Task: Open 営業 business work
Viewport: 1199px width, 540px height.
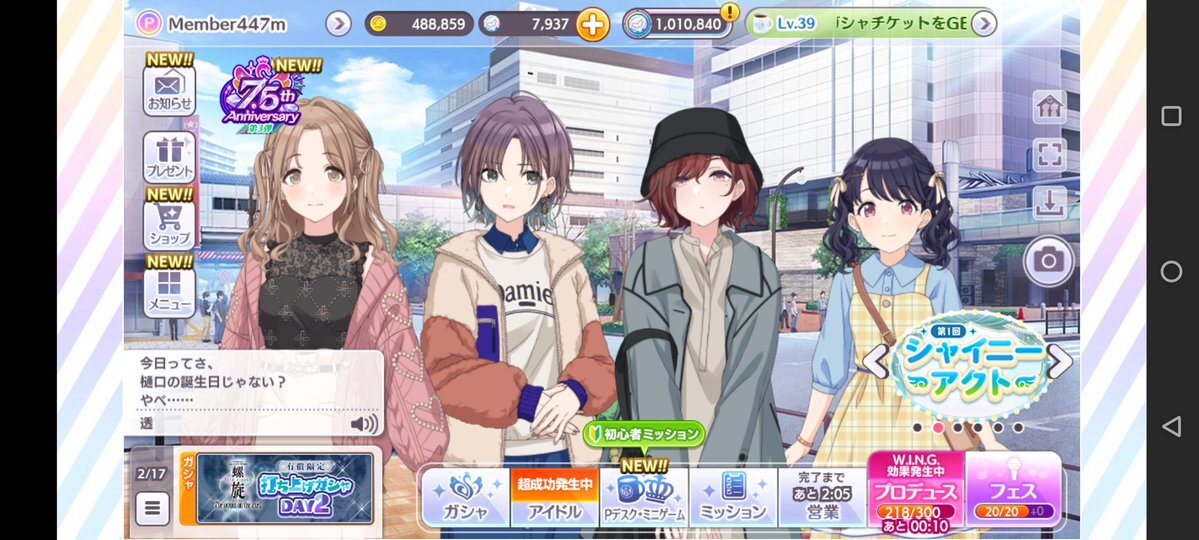Action: click(821, 497)
